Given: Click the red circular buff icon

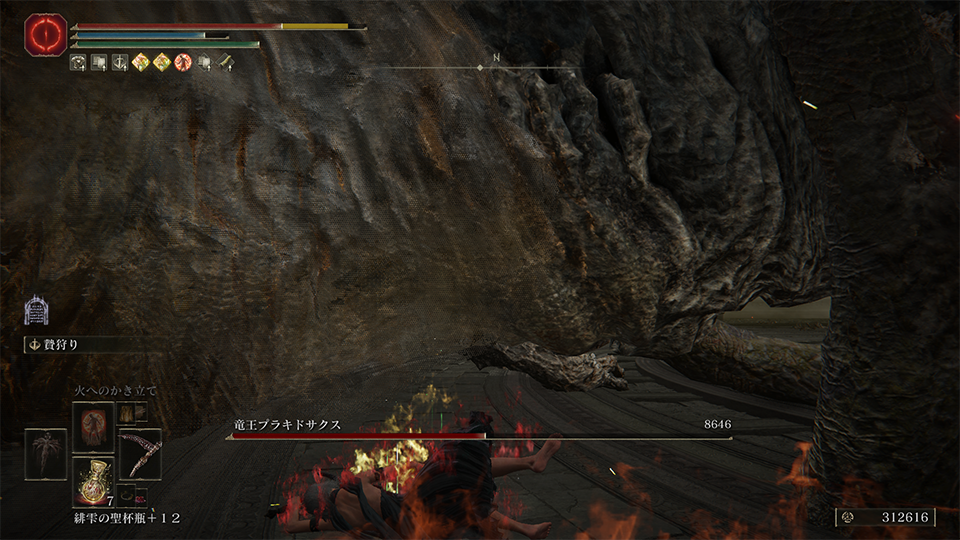Looking at the screenshot, I should 183,63.
